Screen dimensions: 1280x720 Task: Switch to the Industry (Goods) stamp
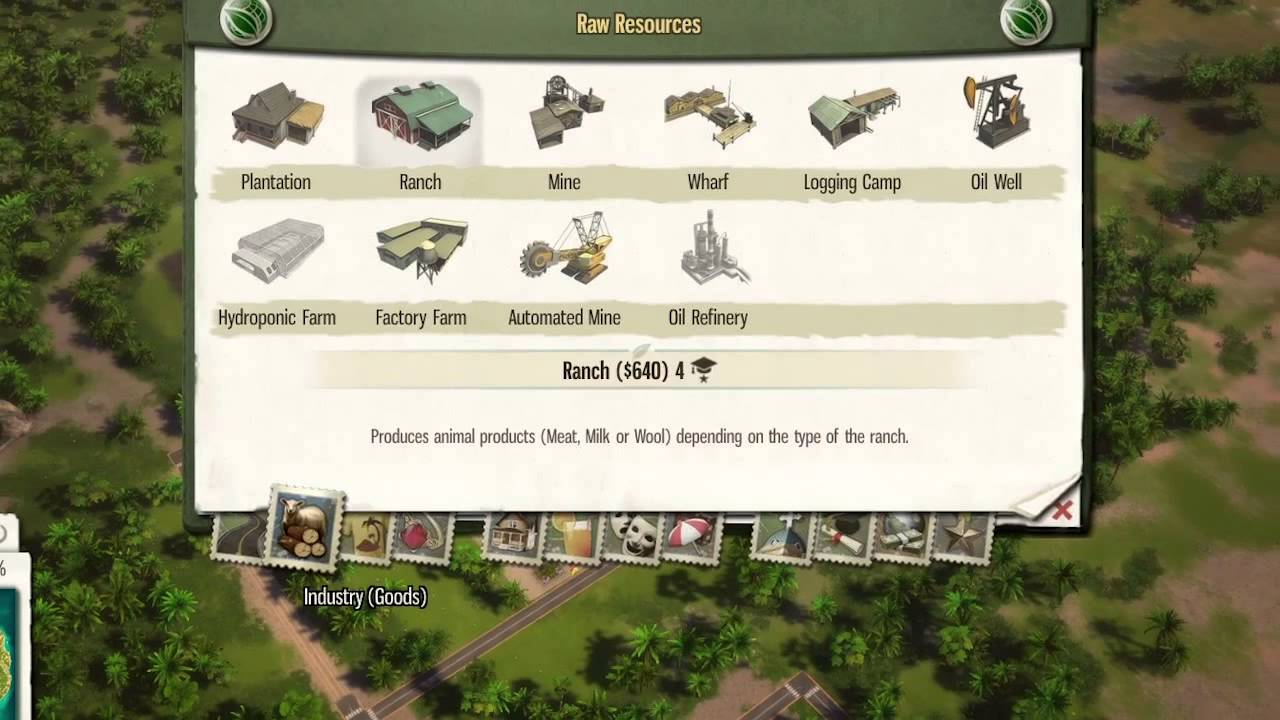point(307,529)
